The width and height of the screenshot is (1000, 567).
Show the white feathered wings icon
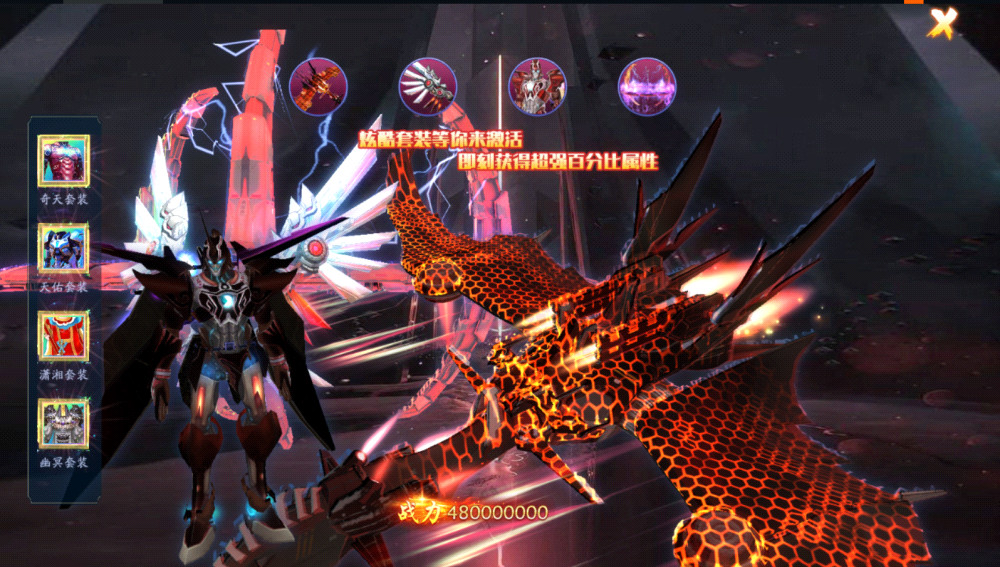pyautogui.click(x=428, y=87)
